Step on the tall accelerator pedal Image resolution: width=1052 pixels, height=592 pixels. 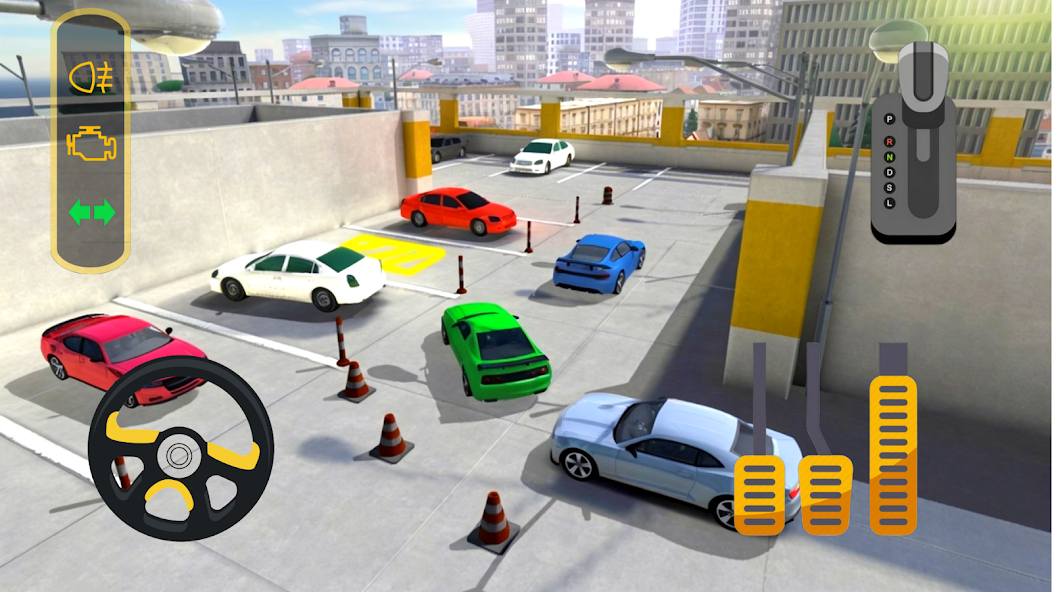pos(893,453)
